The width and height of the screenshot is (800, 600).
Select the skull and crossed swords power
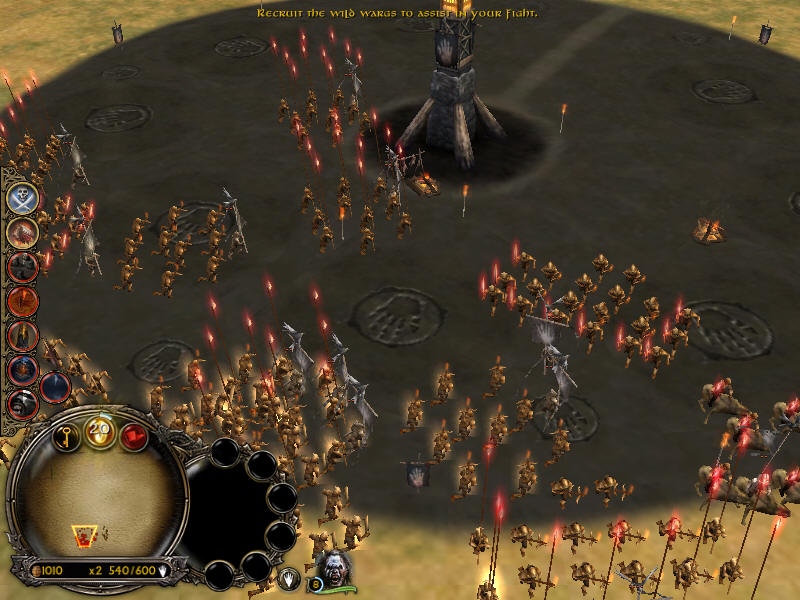[23, 198]
